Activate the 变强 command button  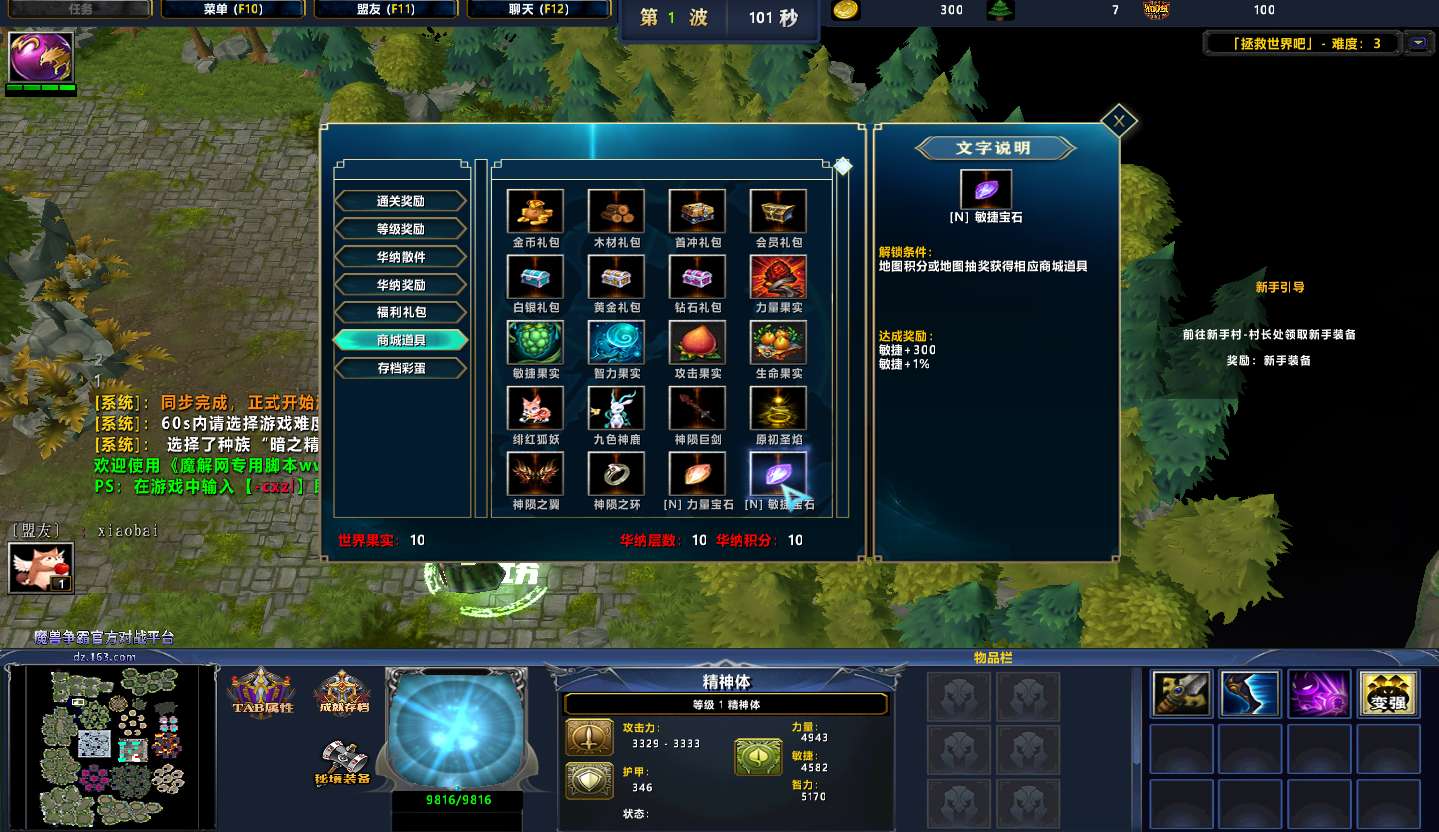[1388, 694]
